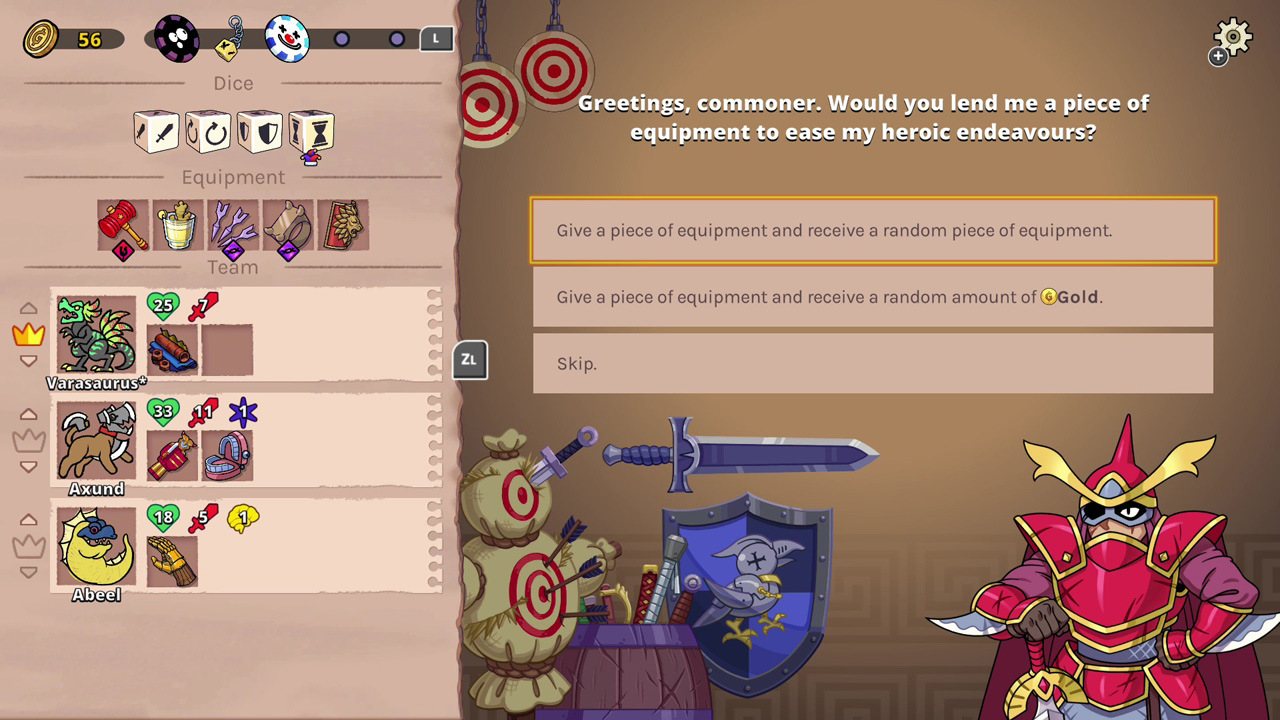Viewport: 1280px width, 720px height.
Task: Click the ZL badge on the panel edge
Action: point(469,360)
